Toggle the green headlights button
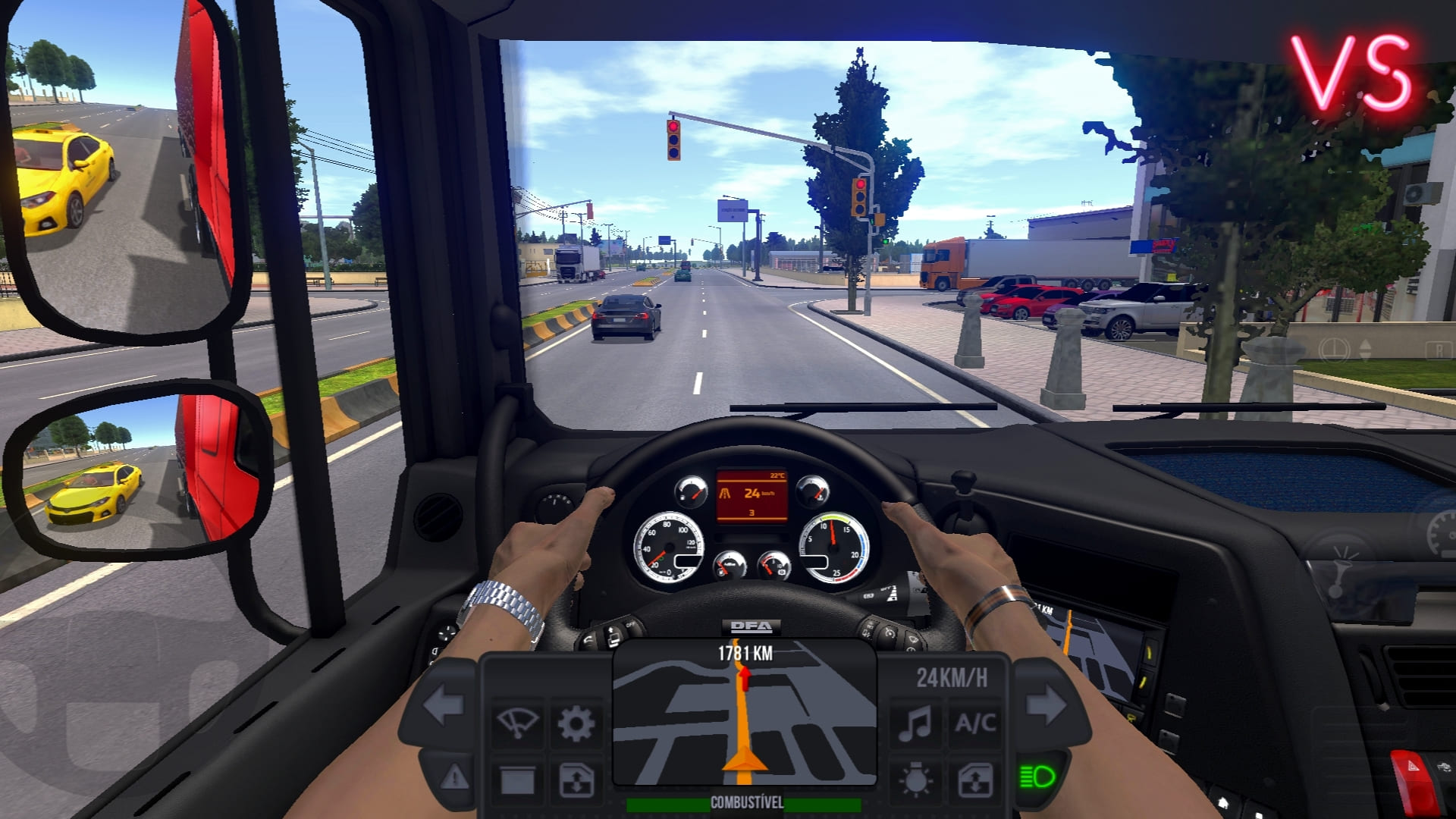This screenshot has height=819, width=1456. point(1037,777)
